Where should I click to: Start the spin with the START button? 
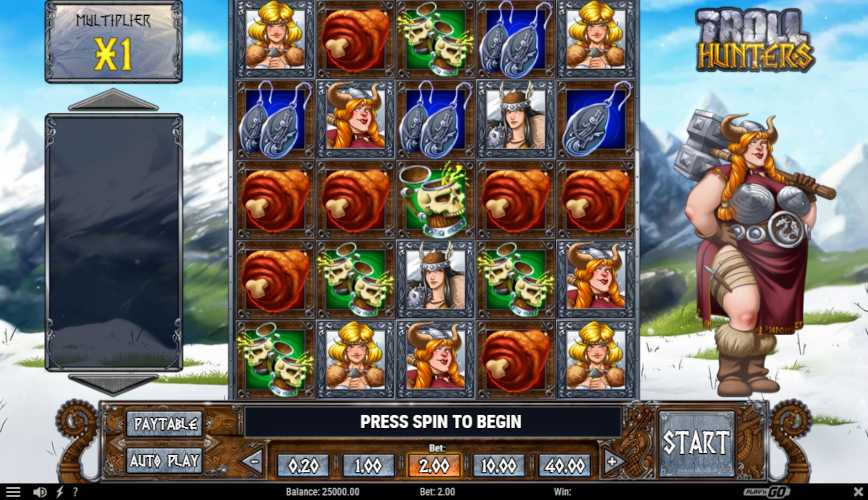click(696, 443)
